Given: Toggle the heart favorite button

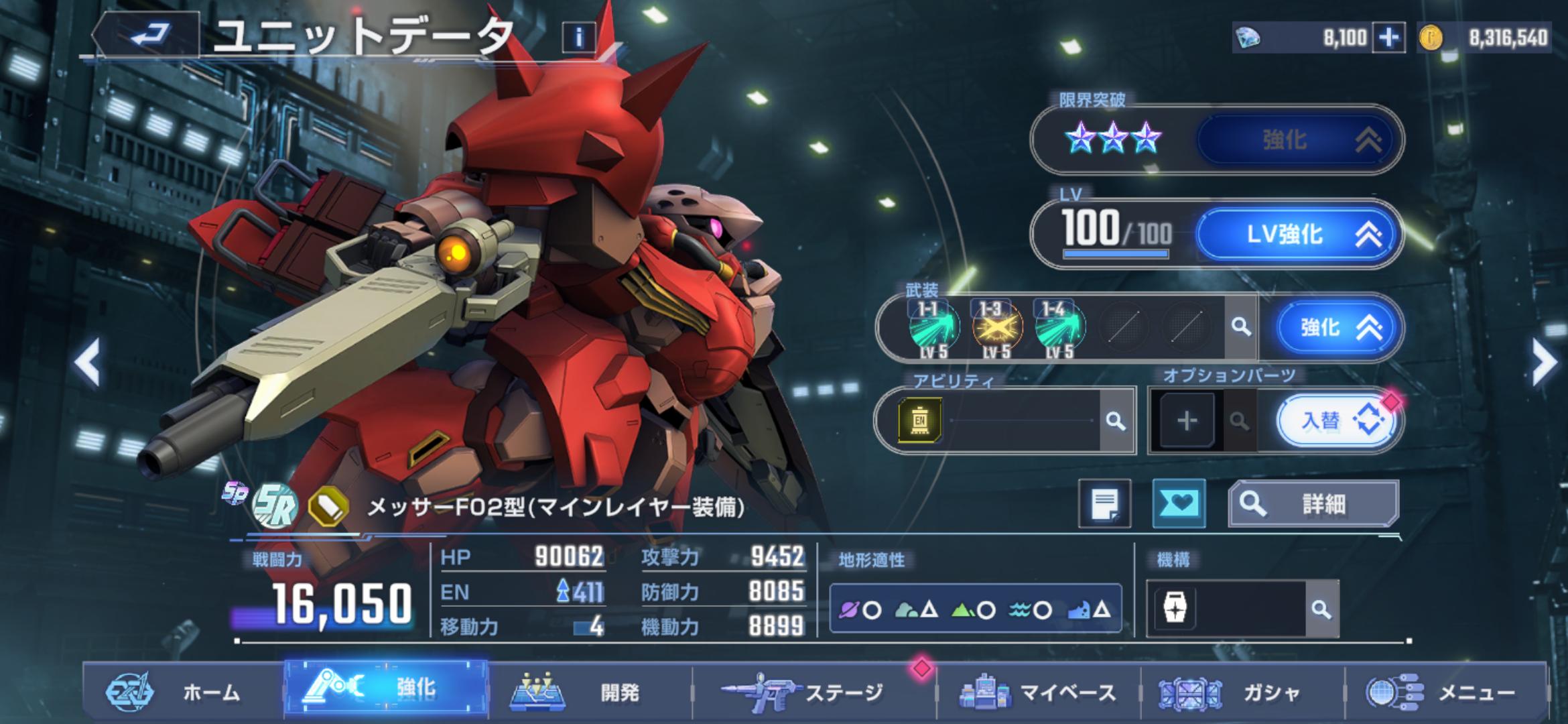Looking at the screenshot, I should tap(1178, 503).
